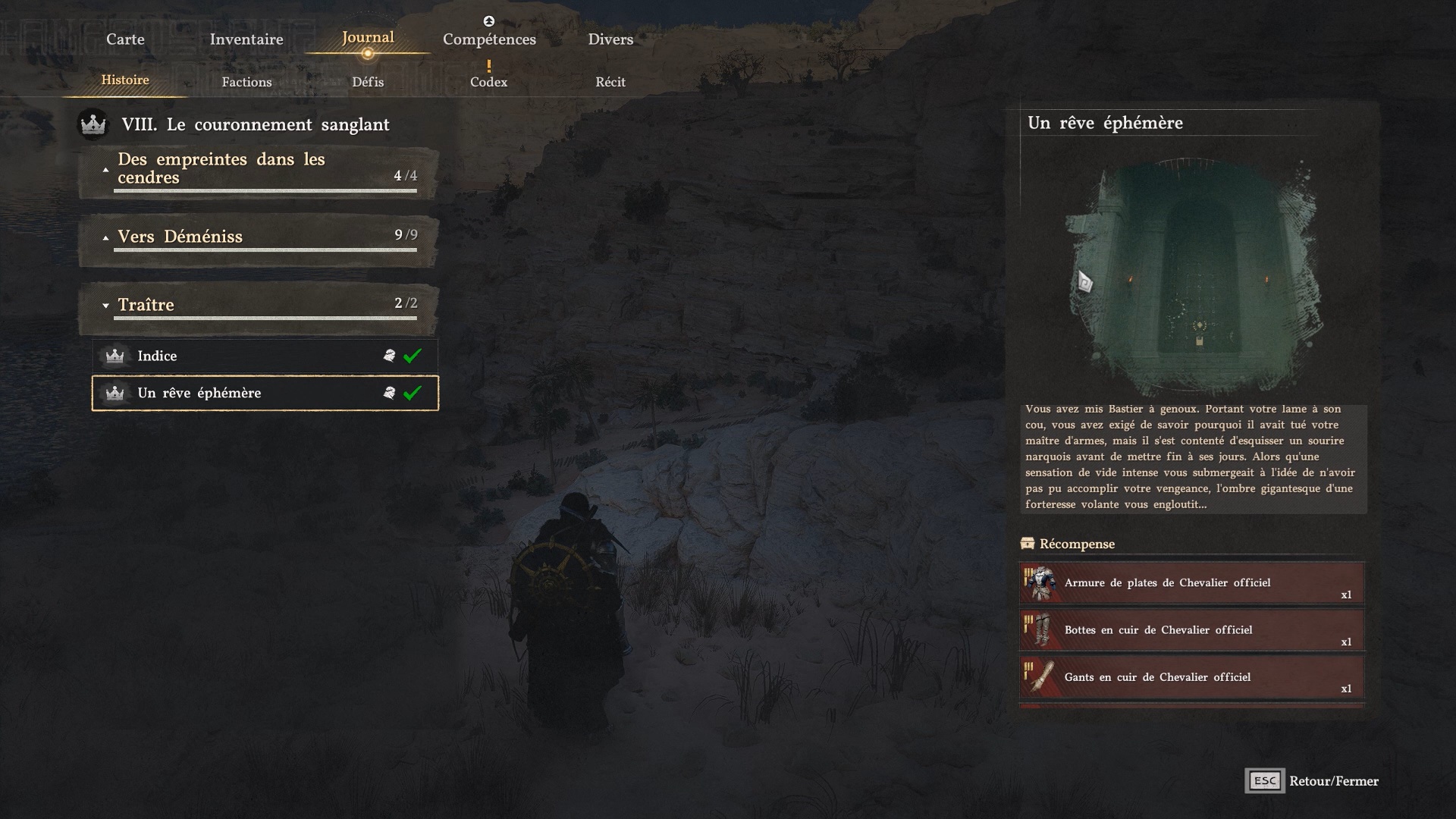
Task: Select the Journal tab
Action: pos(368,38)
